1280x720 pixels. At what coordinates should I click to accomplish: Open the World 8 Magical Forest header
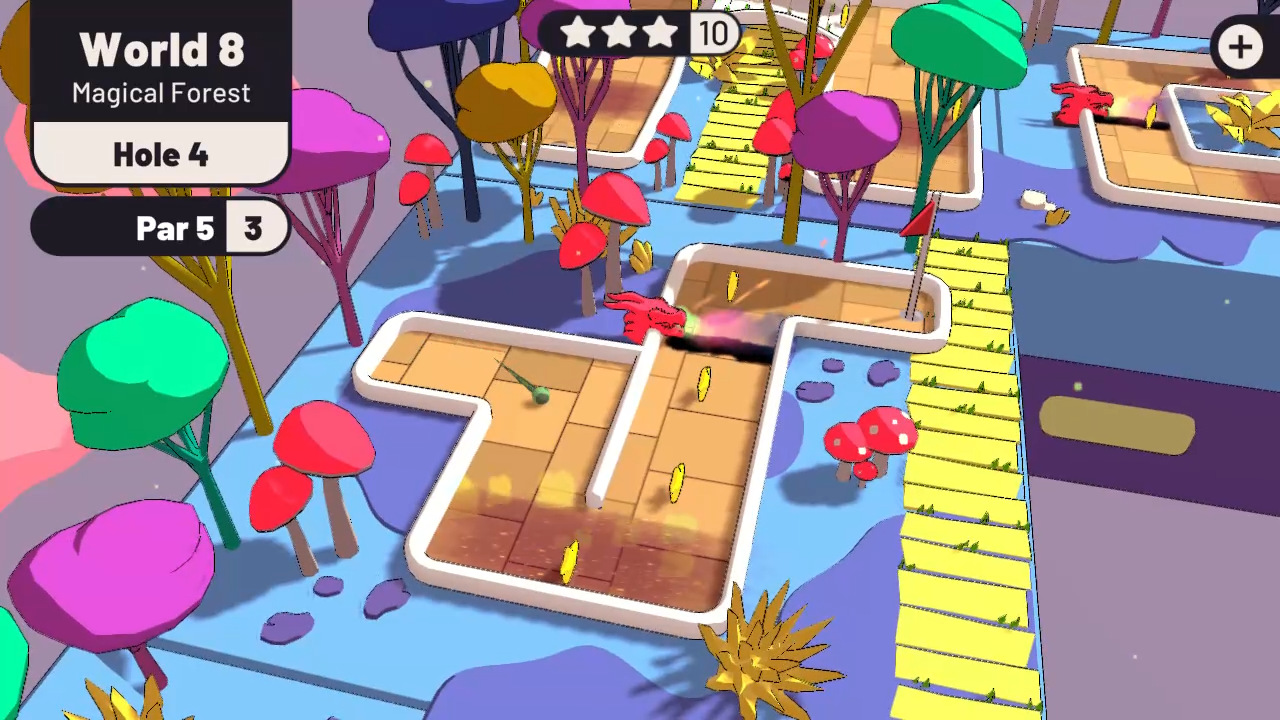pyautogui.click(x=161, y=50)
